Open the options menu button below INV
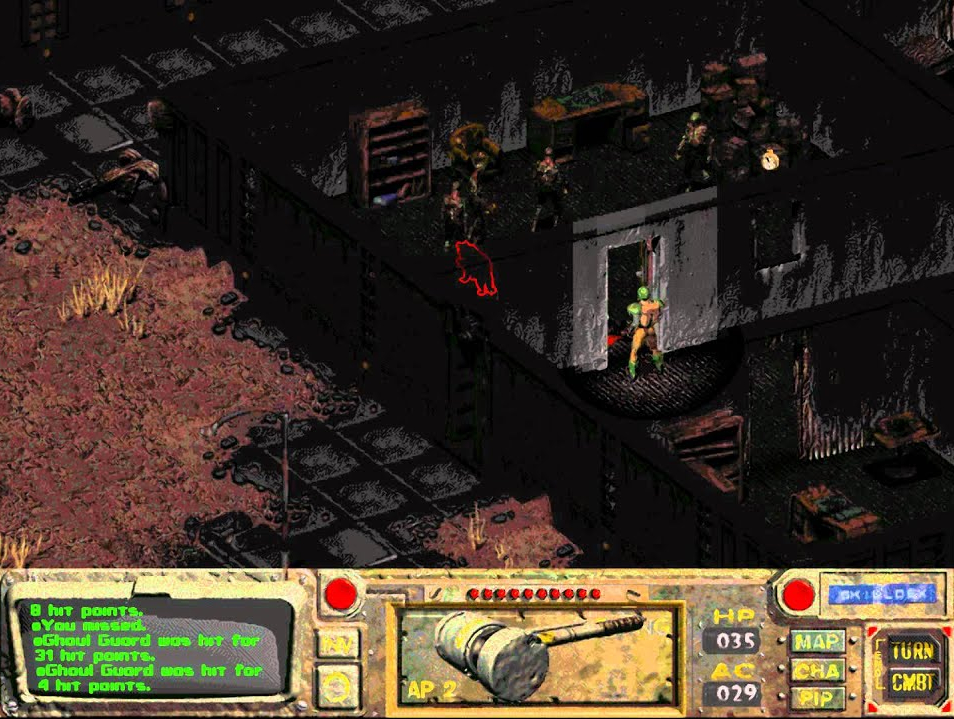 point(339,685)
